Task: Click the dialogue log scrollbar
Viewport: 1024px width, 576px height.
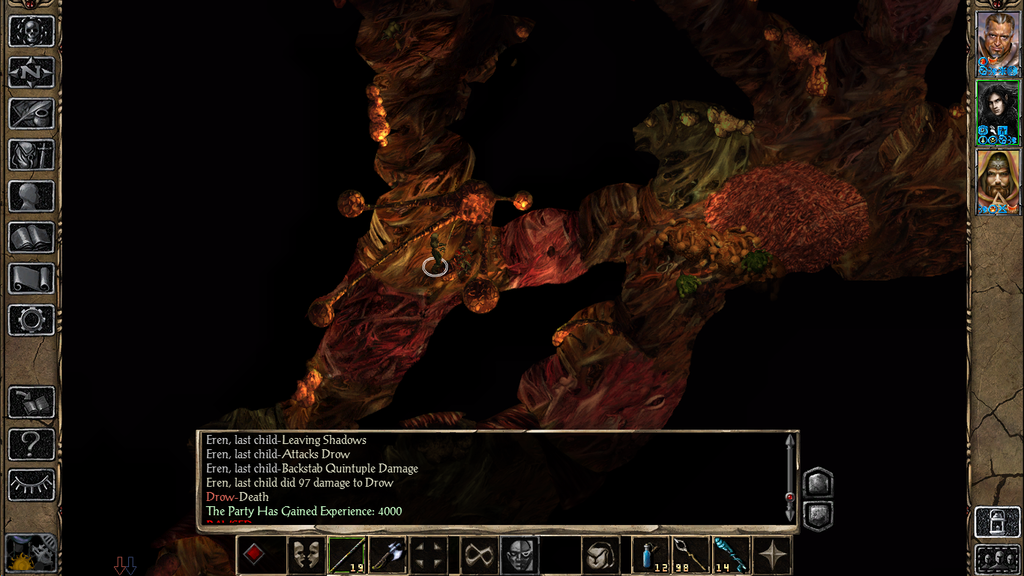Action: (x=790, y=475)
